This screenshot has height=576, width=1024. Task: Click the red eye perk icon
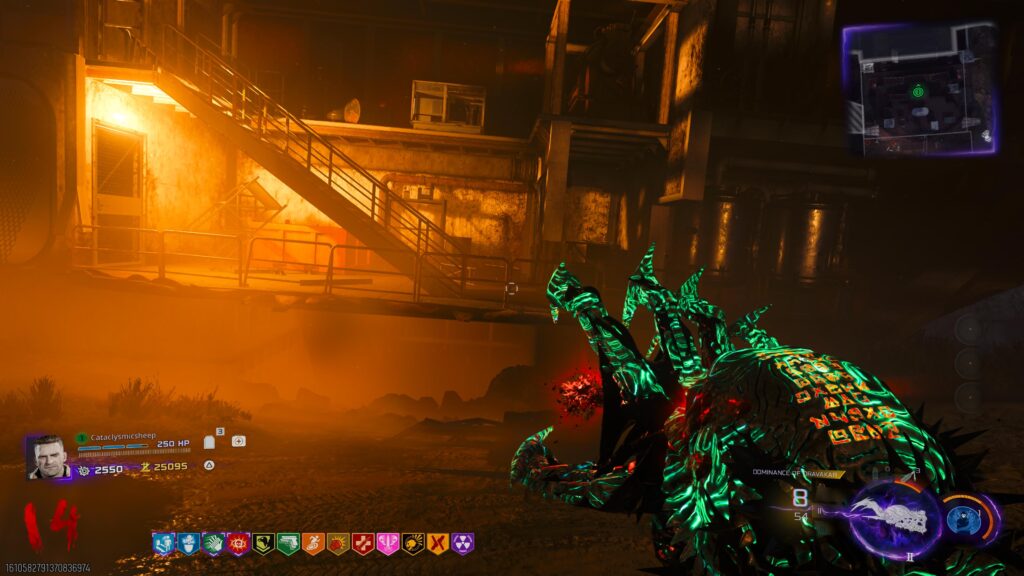coord(238,543)
